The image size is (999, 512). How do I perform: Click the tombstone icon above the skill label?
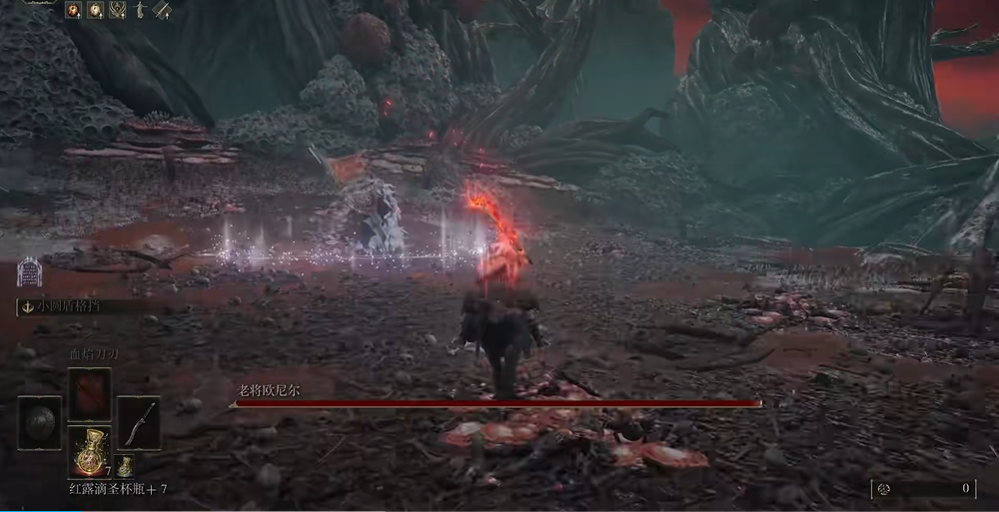coord(29,271)
